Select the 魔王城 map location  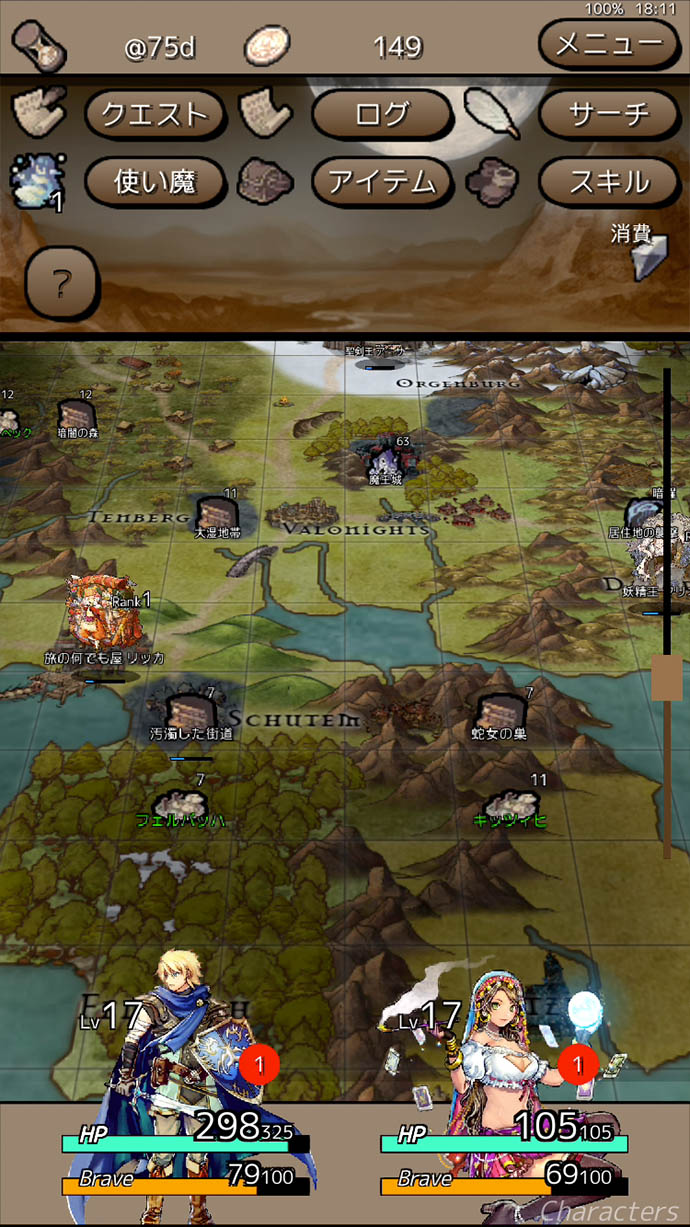click(385, 462)
